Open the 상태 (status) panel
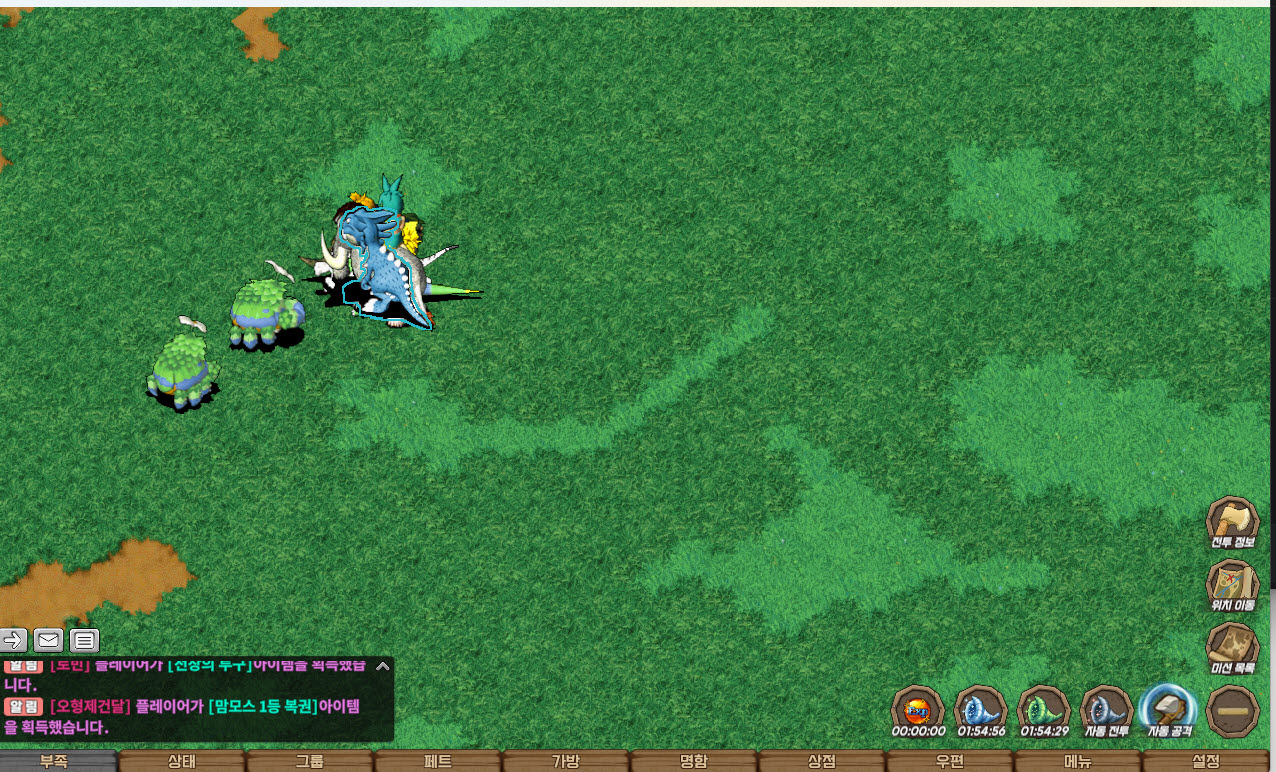This screenshot has width=1276, height=772. pyautogui.click(x=181, y=761)
